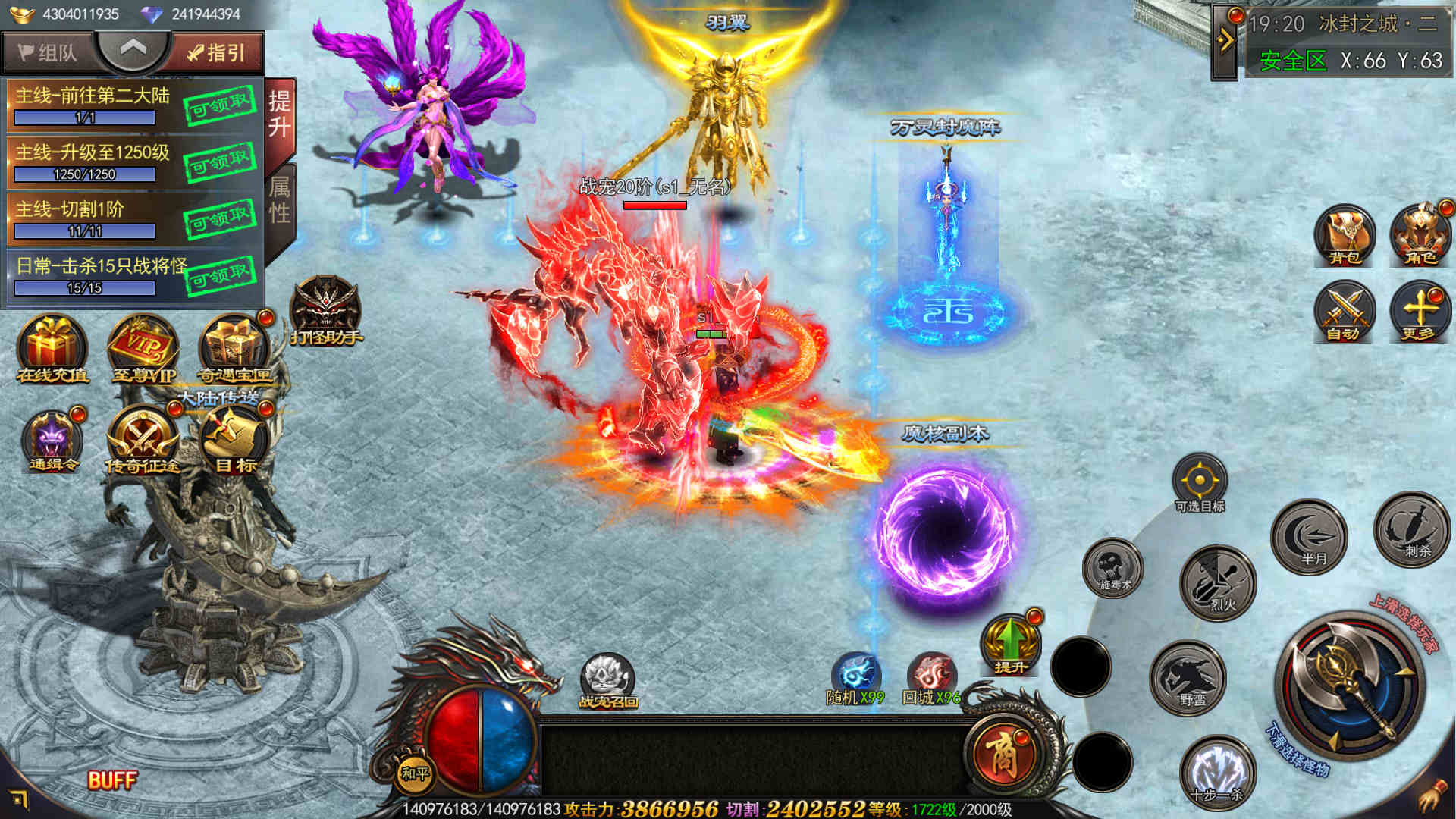Switch to the 指引 guide tab
The image size is (1456, 819).
point(217,52)
